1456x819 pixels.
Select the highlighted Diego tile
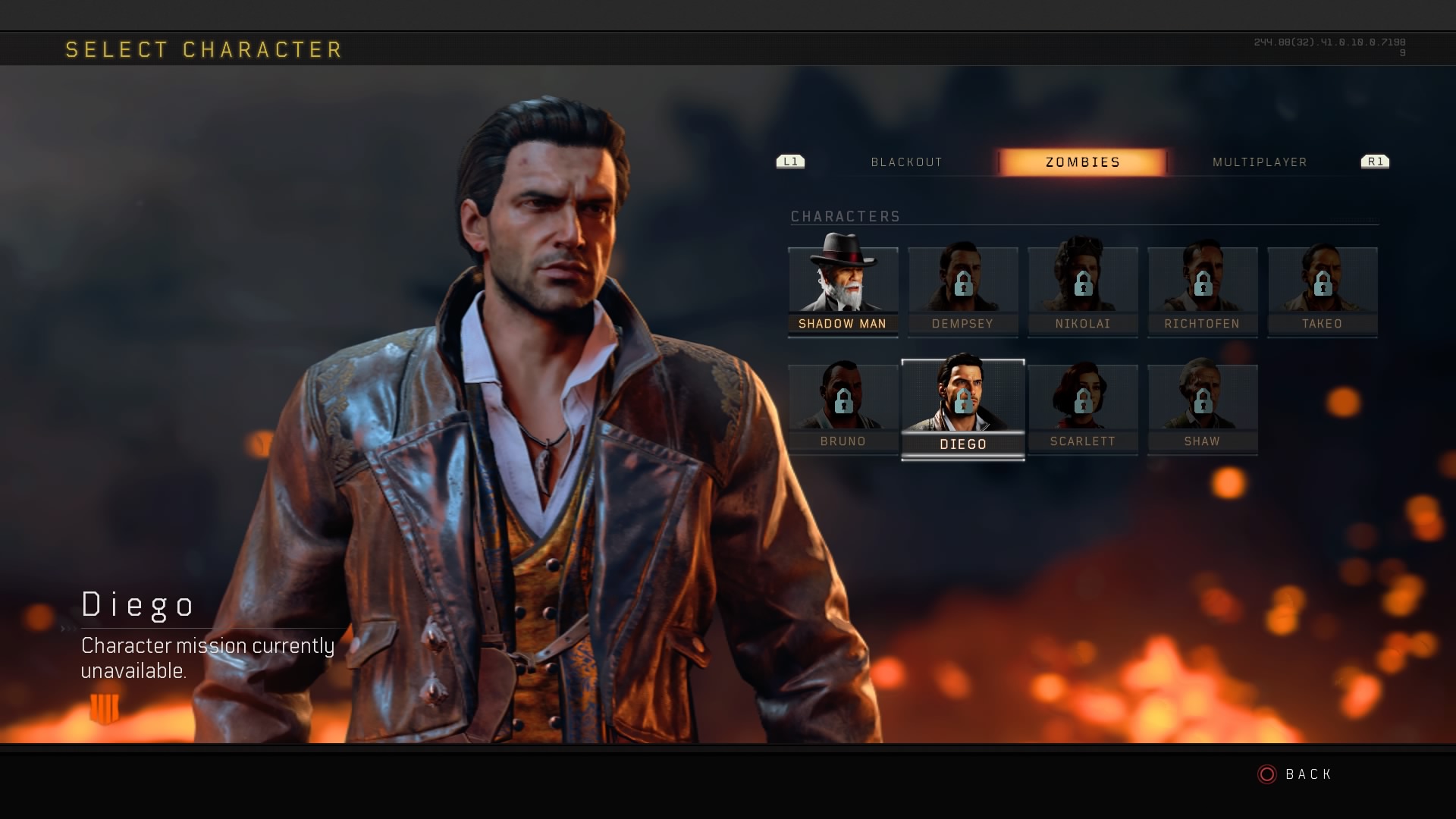[962, 408]
